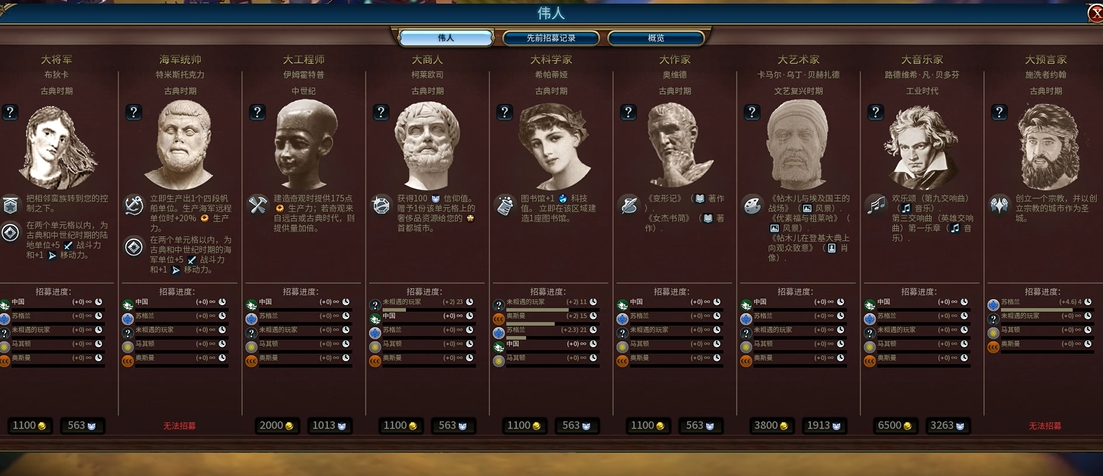Image resolution: width=1103 pixels, height=476 pixels.
Task: Open the 概览 overview tab
Action: tap(655, 38)
